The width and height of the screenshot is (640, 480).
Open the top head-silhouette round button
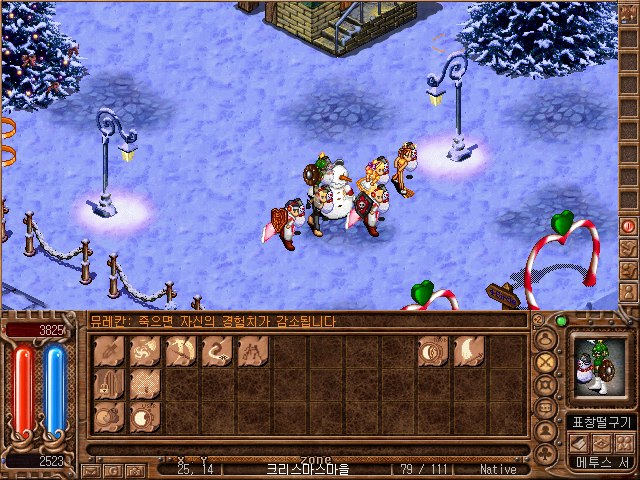[546, 338]
